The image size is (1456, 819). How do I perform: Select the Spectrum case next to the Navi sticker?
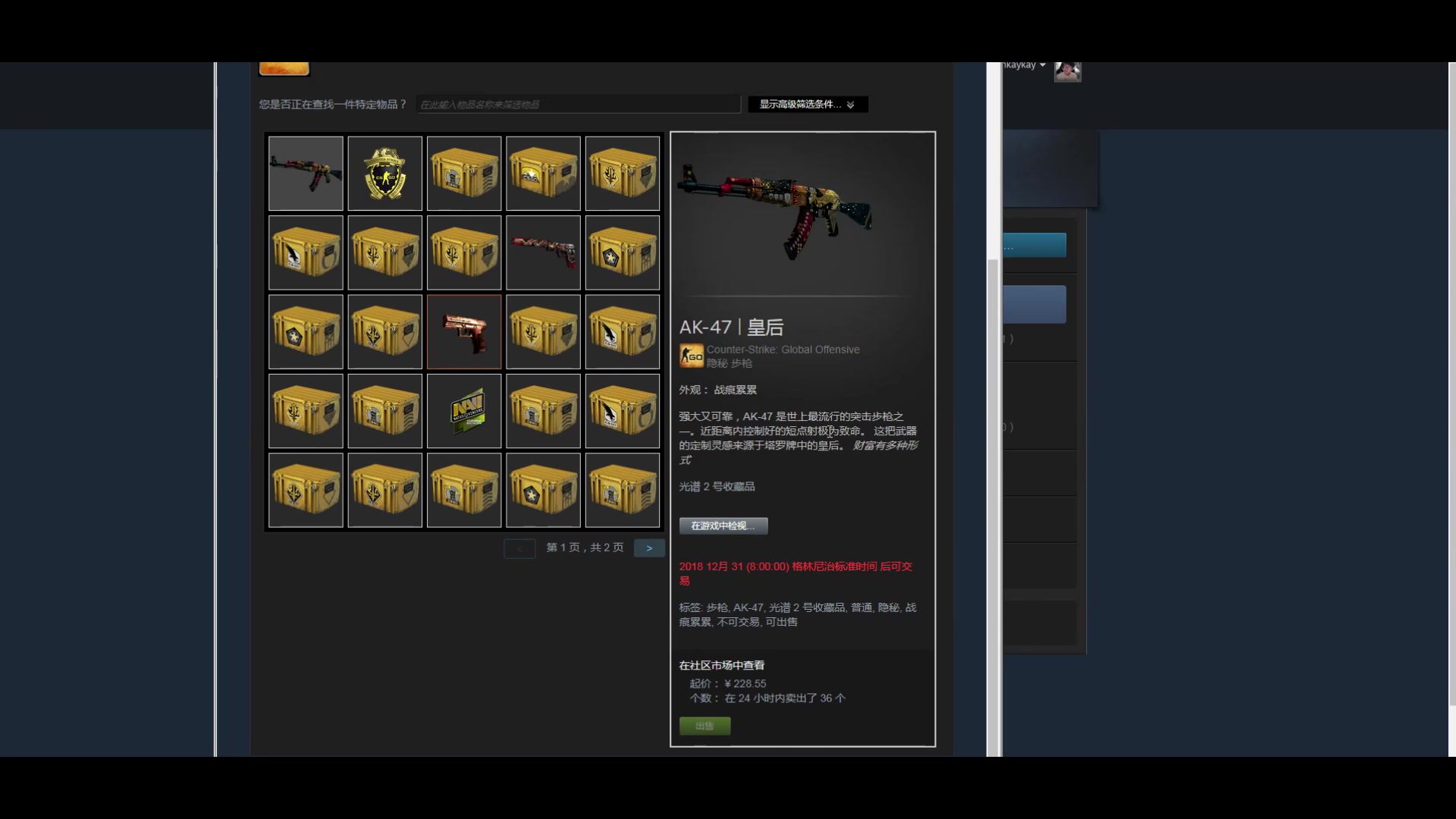(542, 410)
